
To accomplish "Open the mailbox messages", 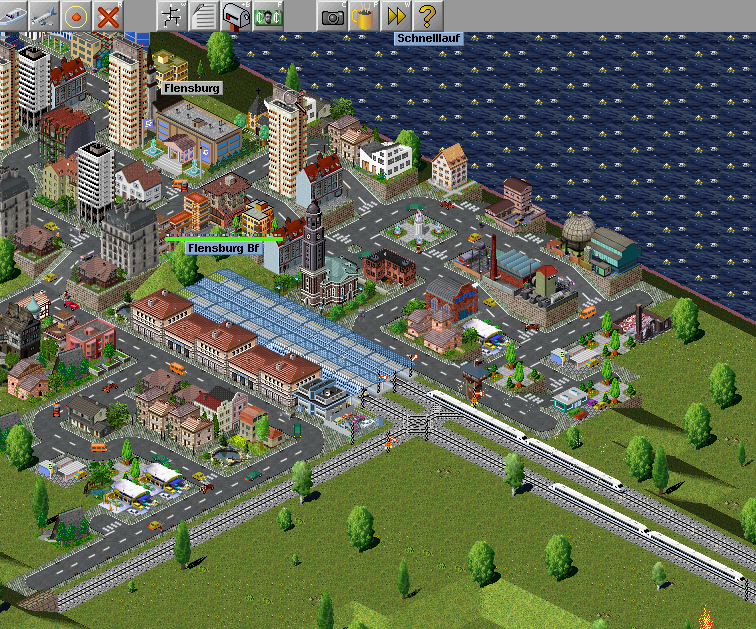I will click(236, 15).
